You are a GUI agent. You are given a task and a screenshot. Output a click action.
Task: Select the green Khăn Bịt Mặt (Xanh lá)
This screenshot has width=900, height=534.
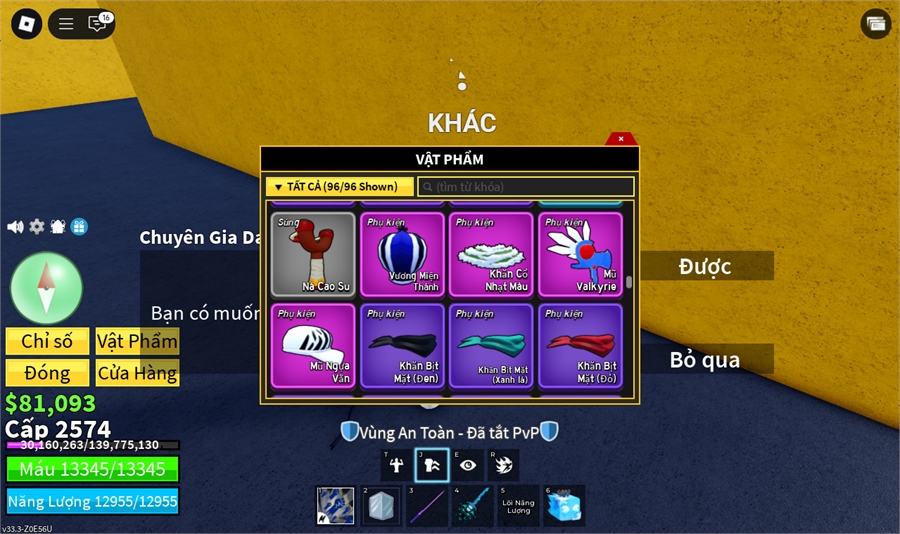tap(491, 345)
